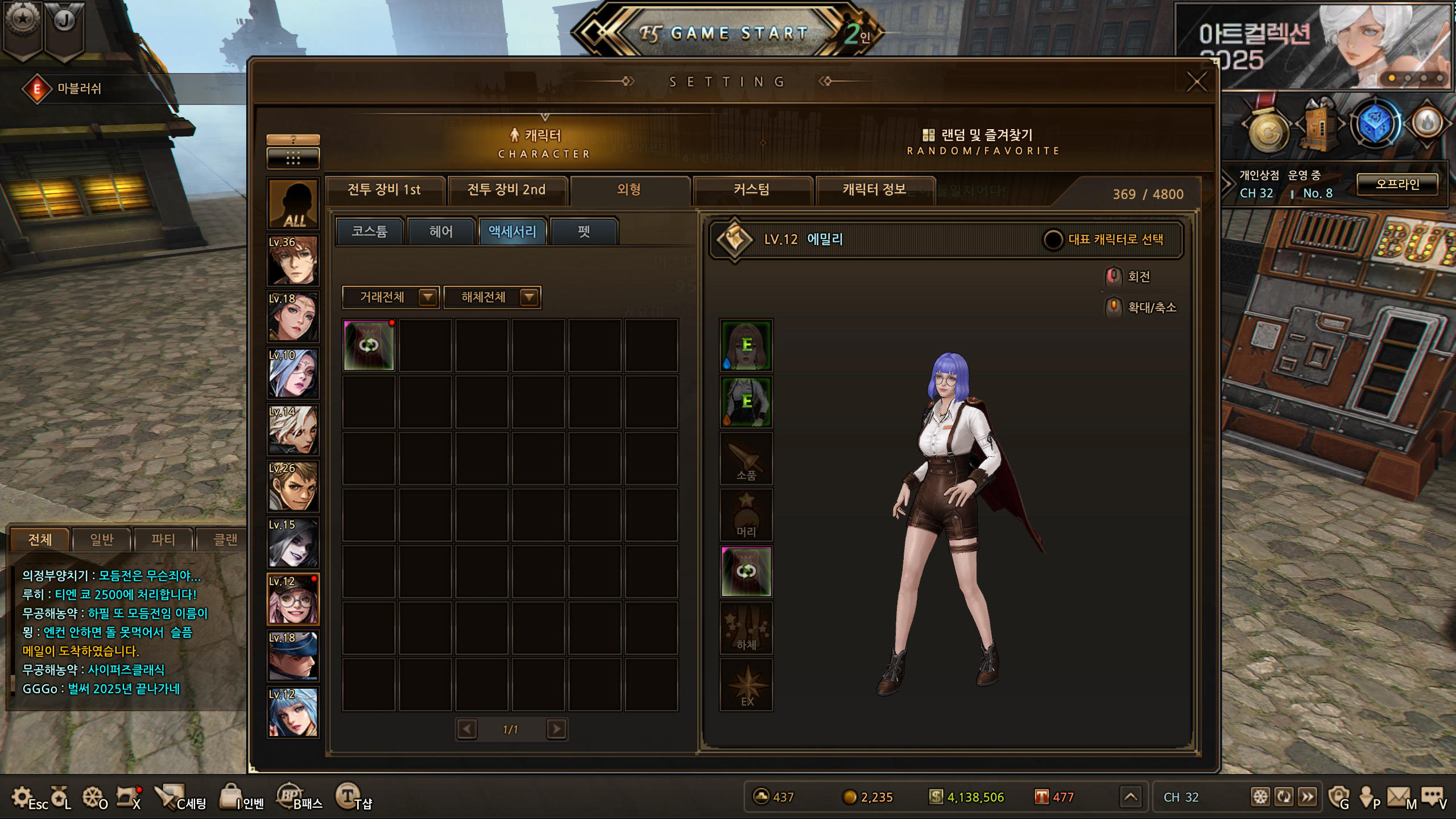Switch chat to the 파티 tab

[163, 539]
